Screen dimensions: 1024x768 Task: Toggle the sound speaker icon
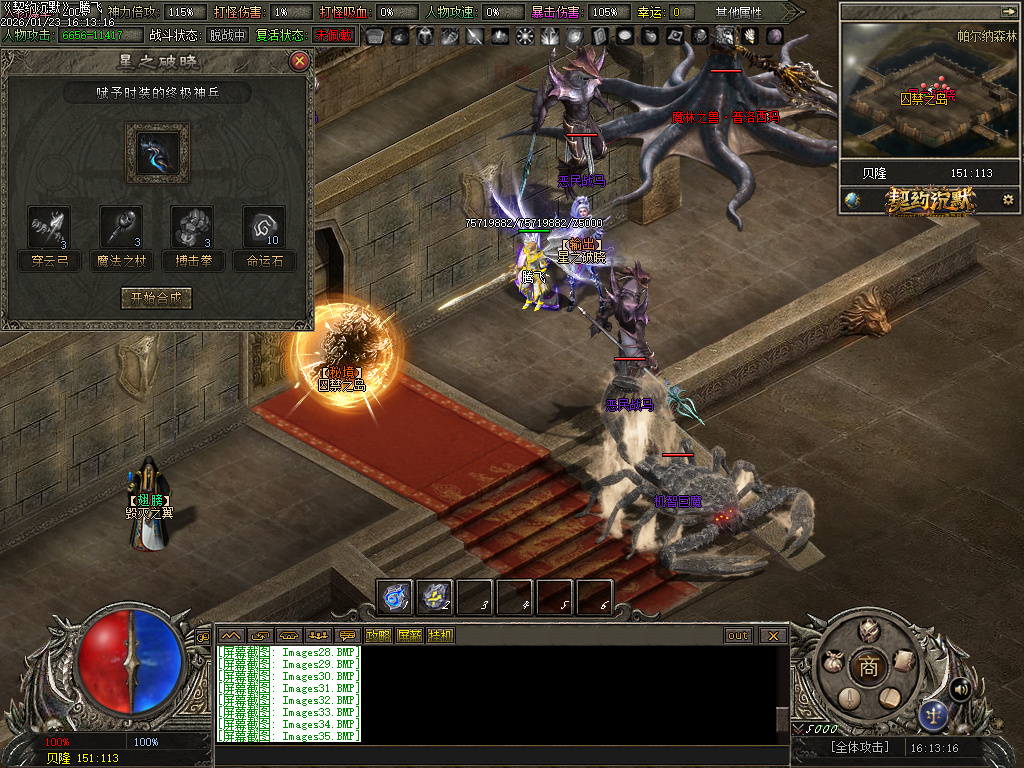961,688
